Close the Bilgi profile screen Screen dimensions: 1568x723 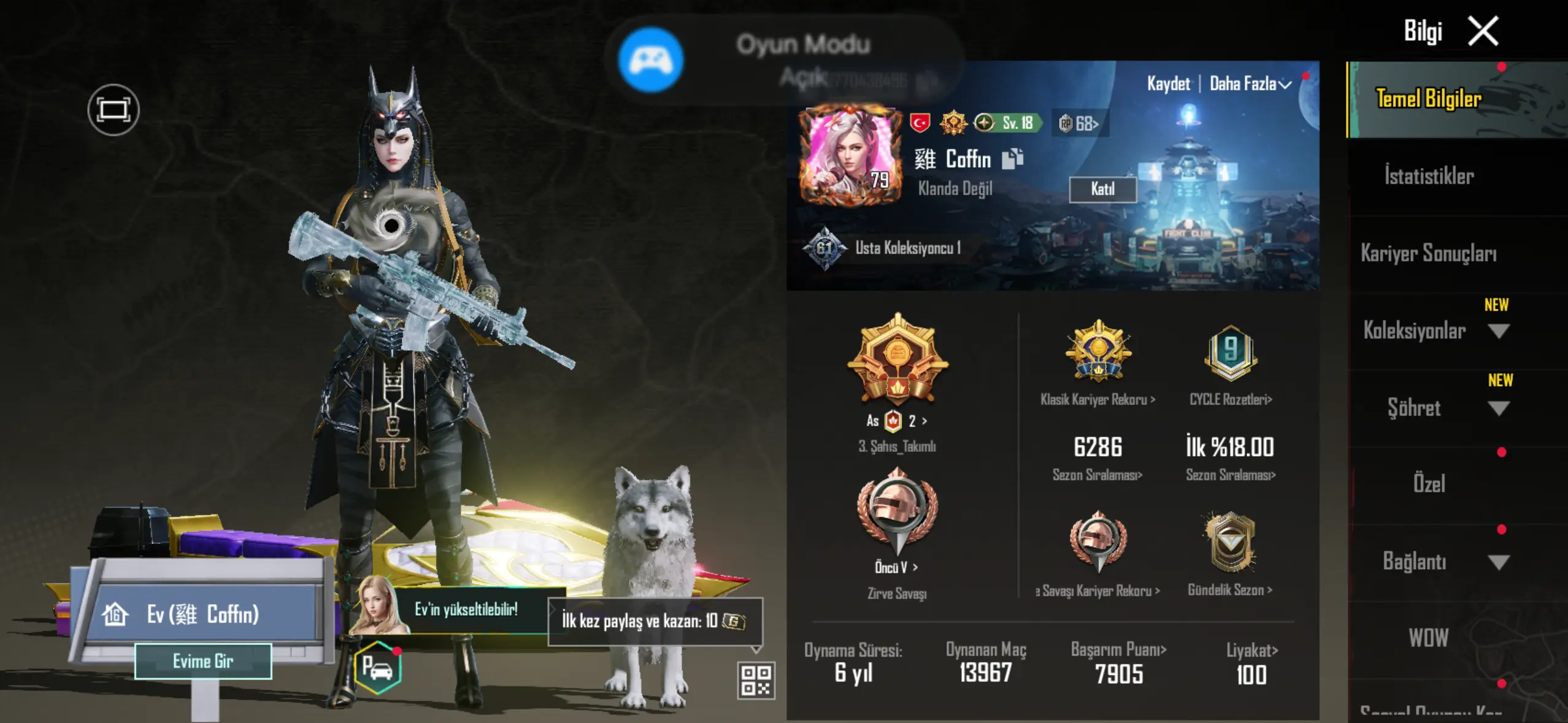pos(1483,31)
